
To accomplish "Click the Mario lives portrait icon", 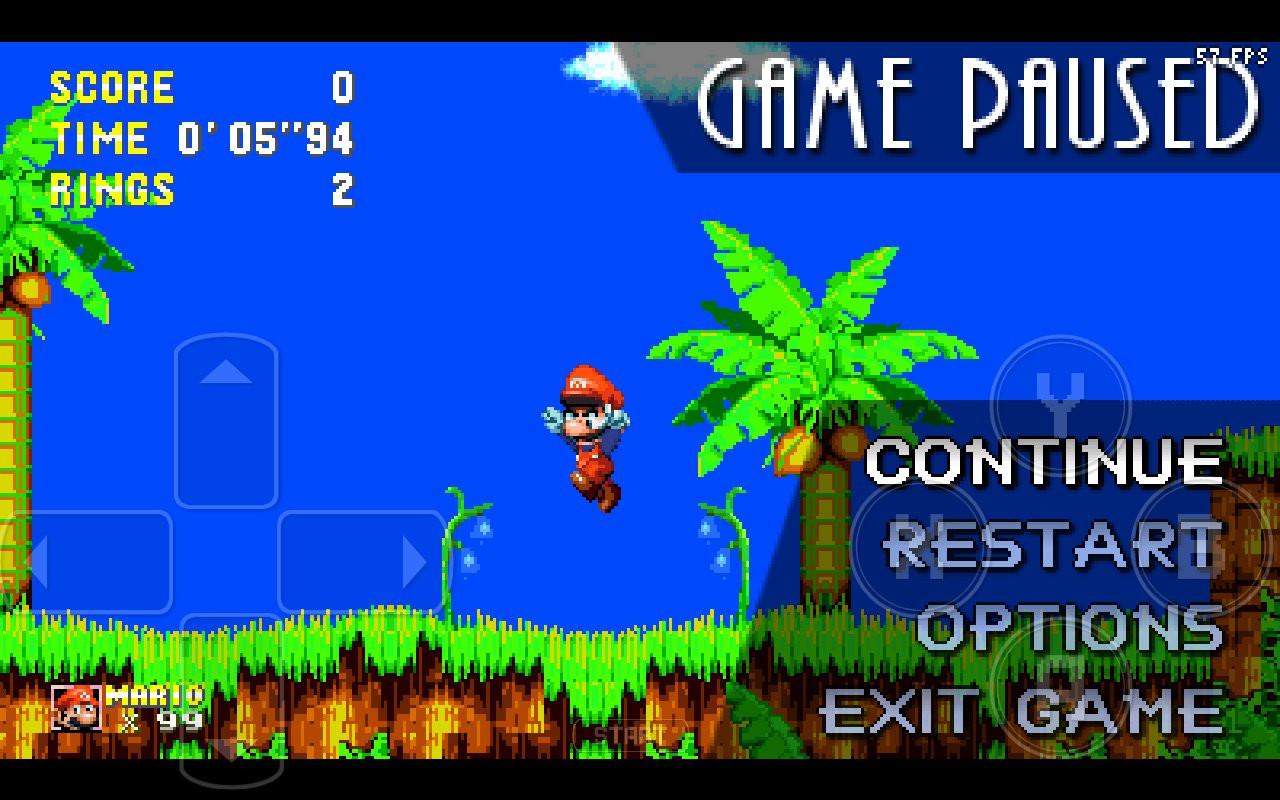I will pyautogui.click(x=78, y=707).
